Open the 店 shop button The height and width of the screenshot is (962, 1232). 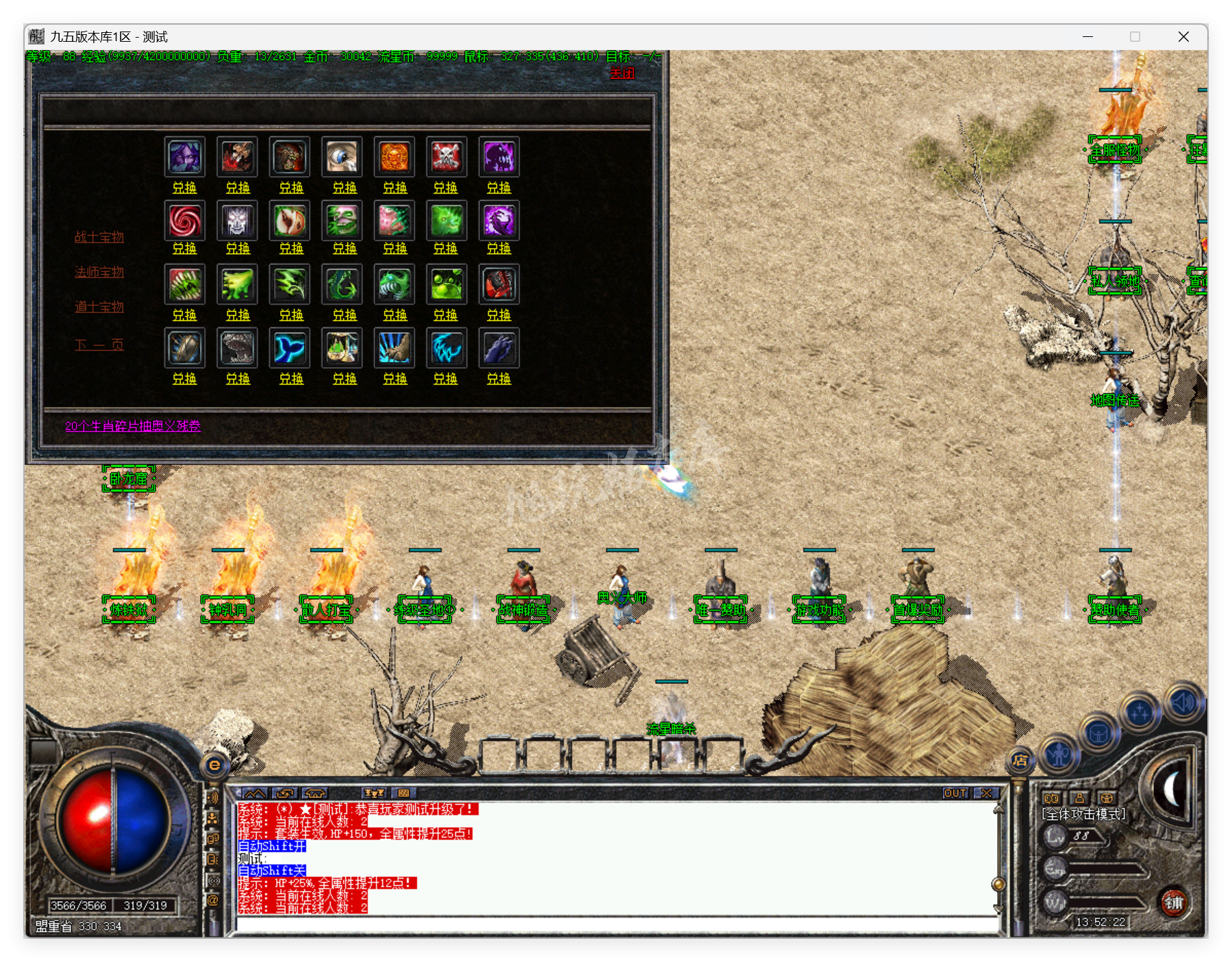[x=1020, y=760]
